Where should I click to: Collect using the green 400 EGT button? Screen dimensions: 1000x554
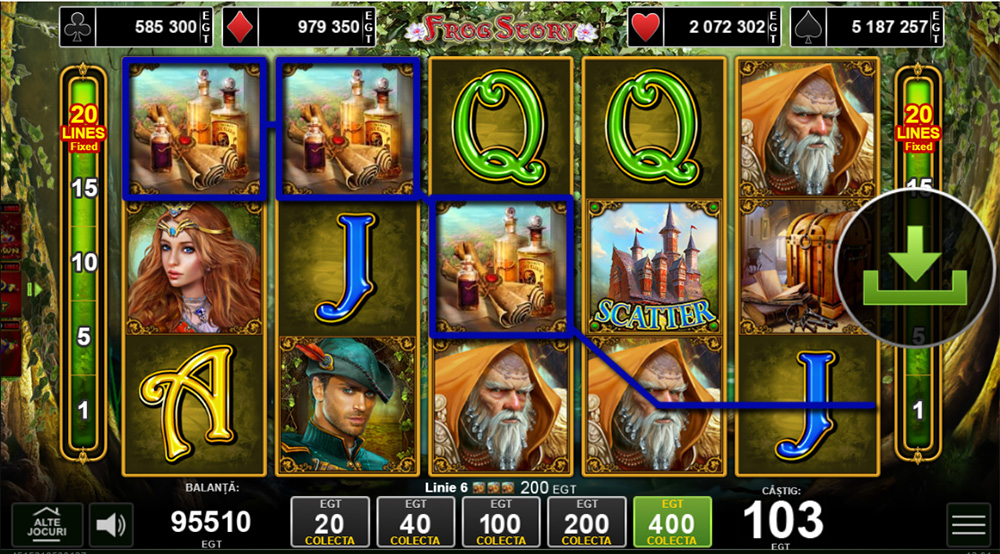click(x=672, y=522)
